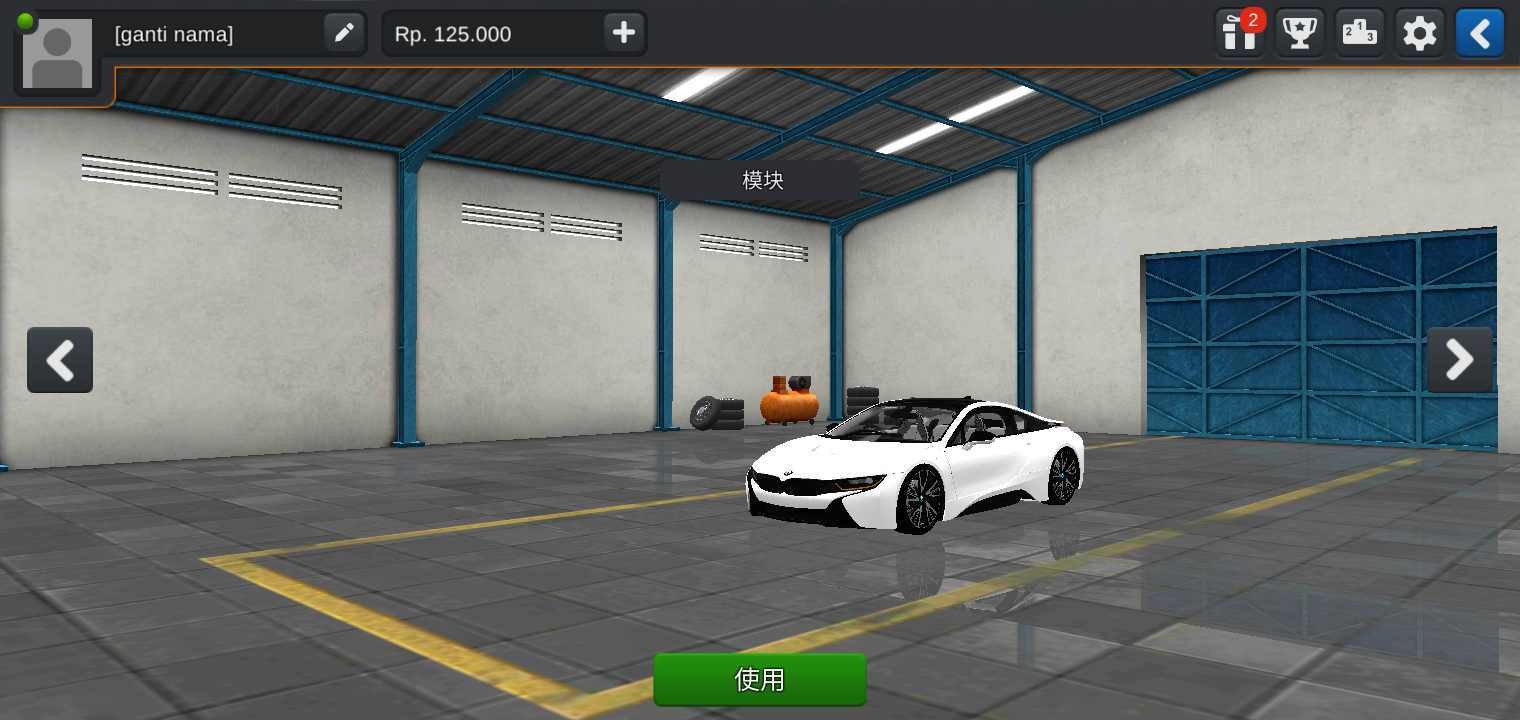Browse to next vehicle with right arrow
The image size is (1520, 720).
(x=1459, y=360)
